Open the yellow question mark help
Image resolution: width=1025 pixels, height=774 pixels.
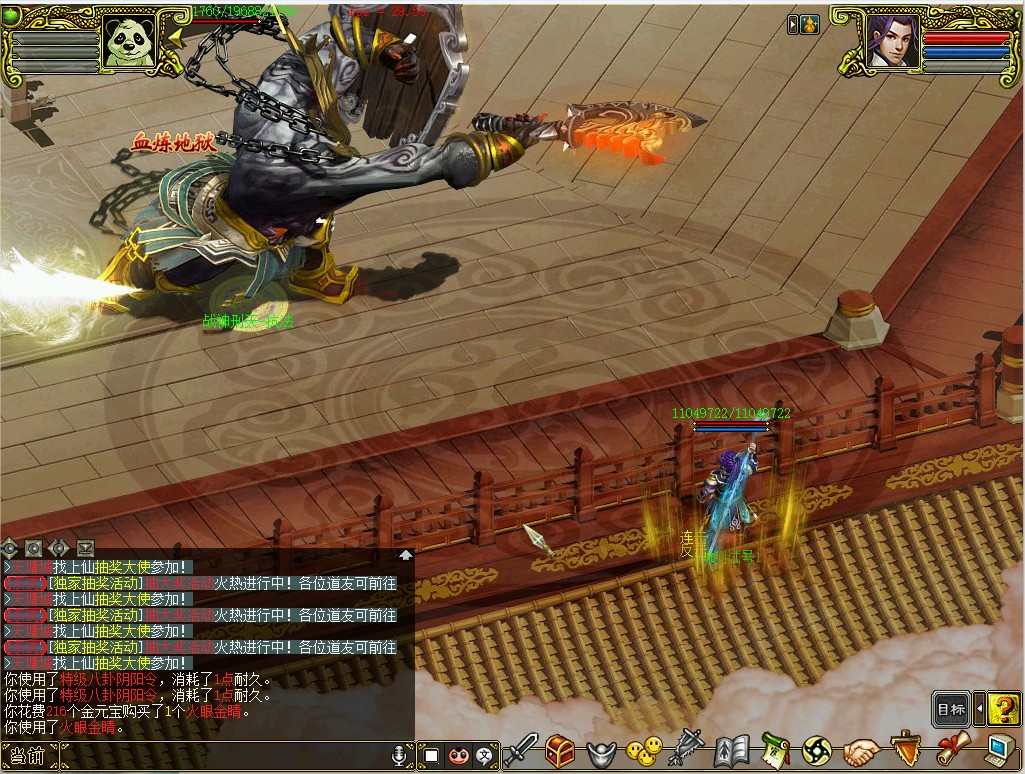tap(1003, 709)
